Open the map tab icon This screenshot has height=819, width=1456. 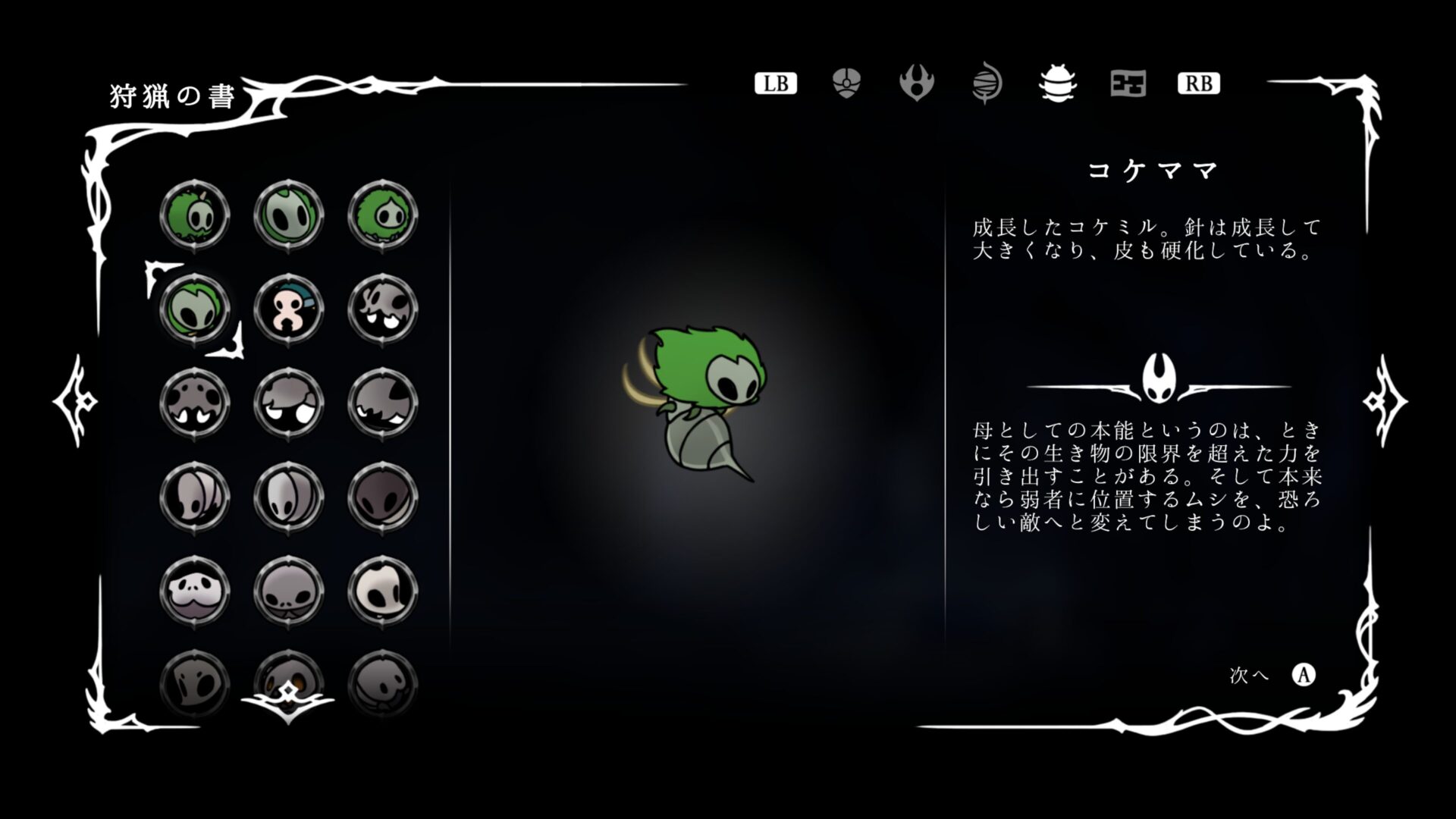click(1127, 85)
